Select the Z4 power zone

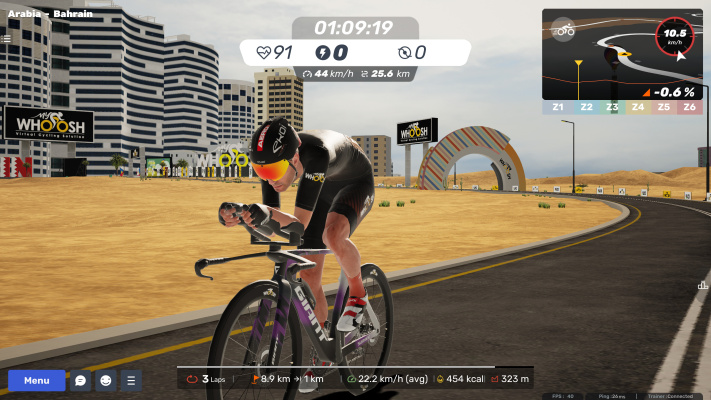pyautogui.click(x=638, y=106)
